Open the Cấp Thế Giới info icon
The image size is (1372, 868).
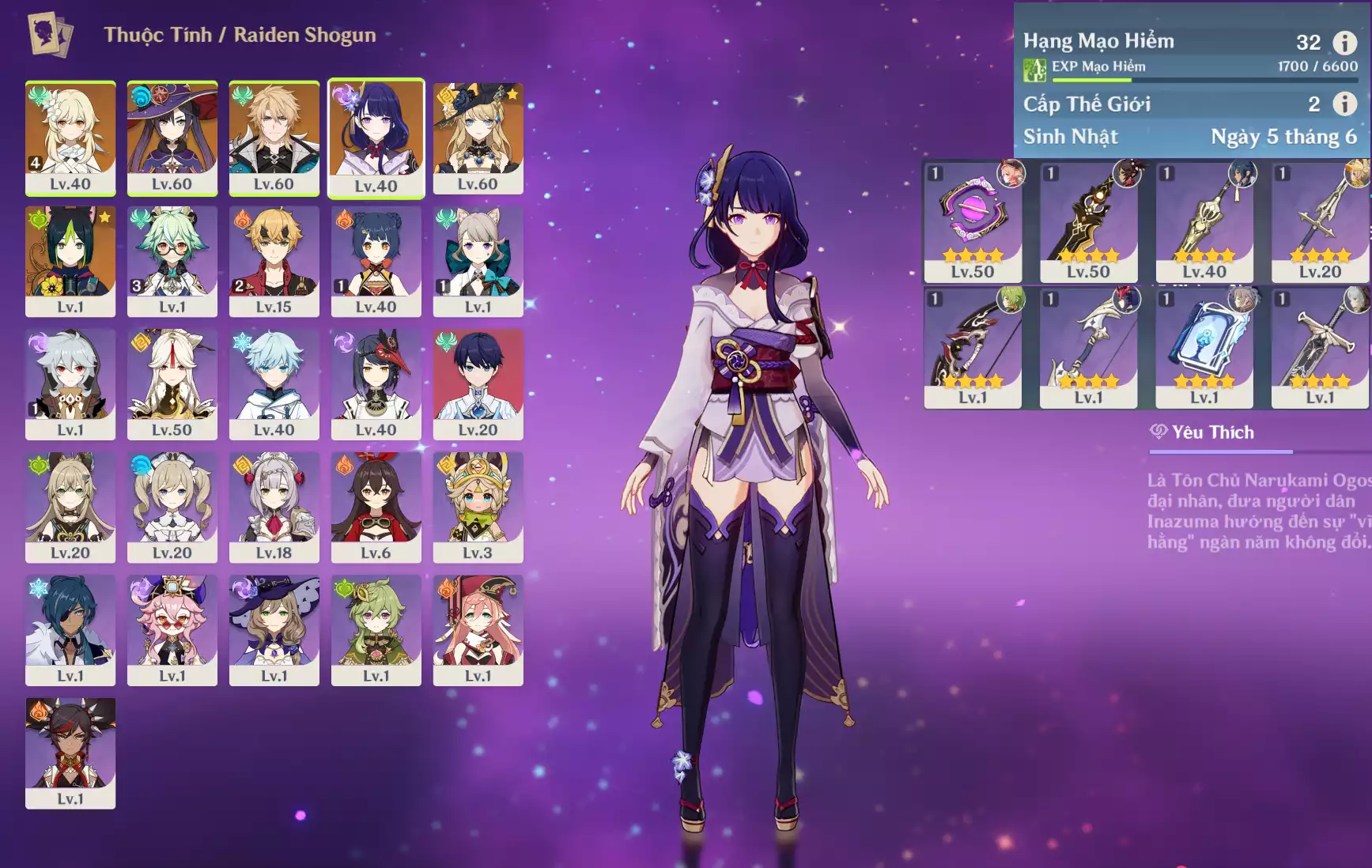(1344, 104)
